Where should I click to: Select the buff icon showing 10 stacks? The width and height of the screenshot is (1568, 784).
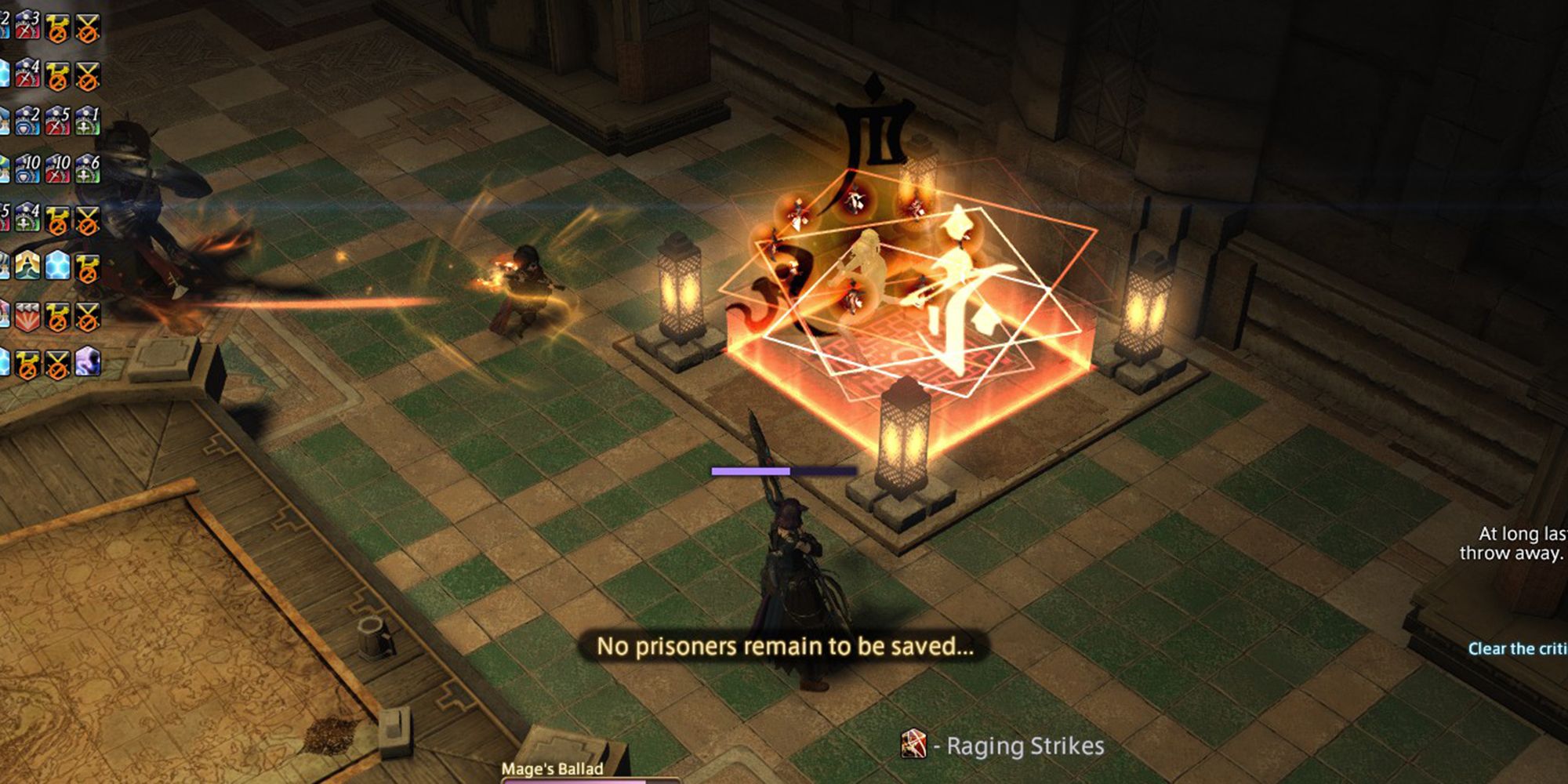click(x=27, y=169)
